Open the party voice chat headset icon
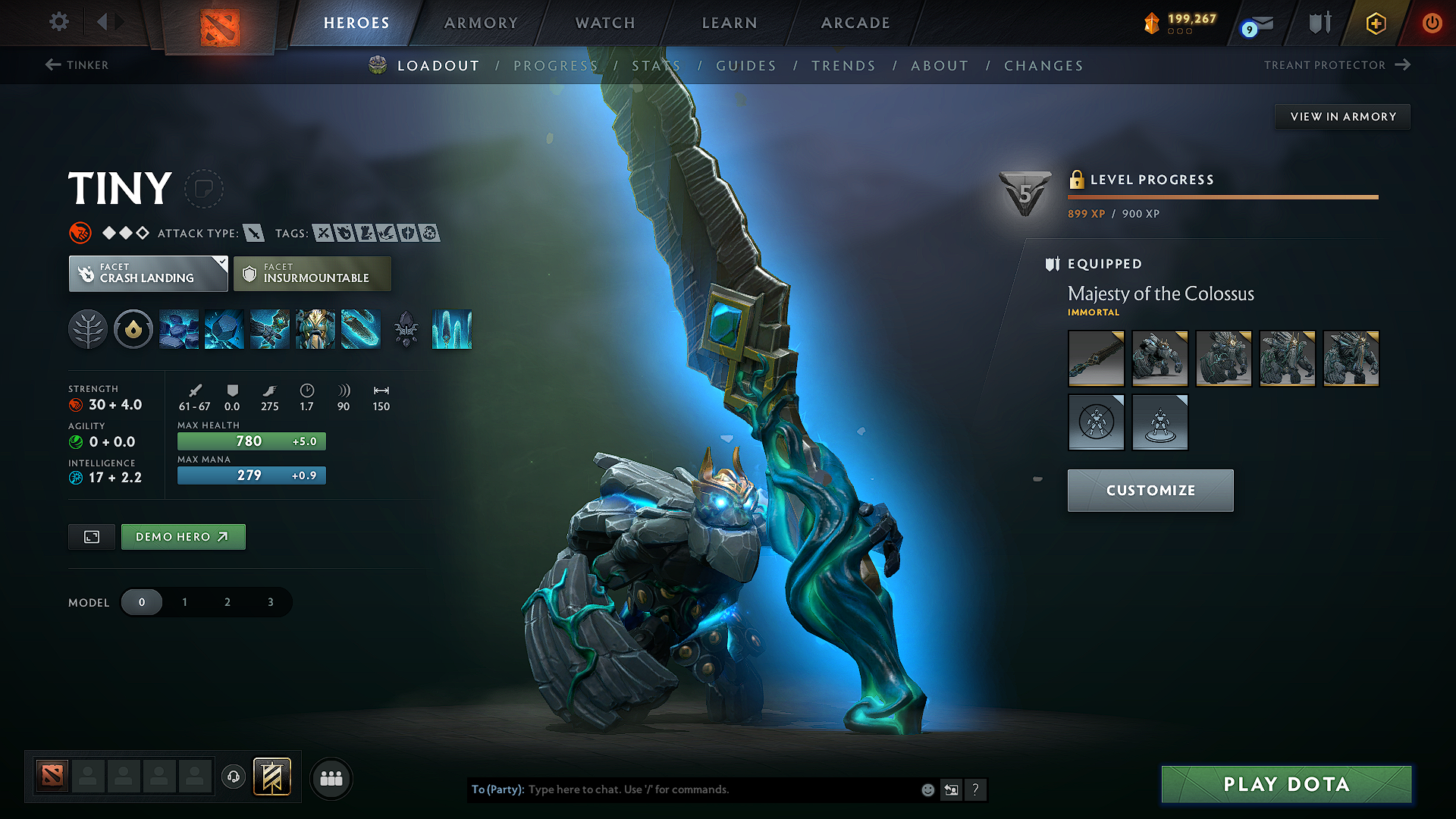The height and width of the screenshot is (819, 1456). coord(233,778)
